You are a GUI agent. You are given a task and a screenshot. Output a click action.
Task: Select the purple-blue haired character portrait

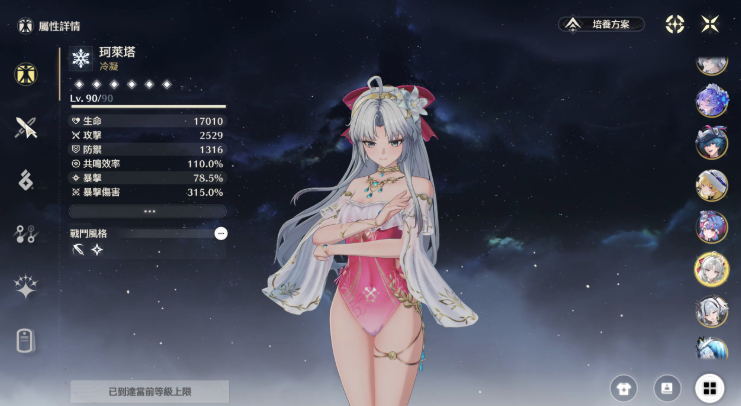[x=711, y=101]
